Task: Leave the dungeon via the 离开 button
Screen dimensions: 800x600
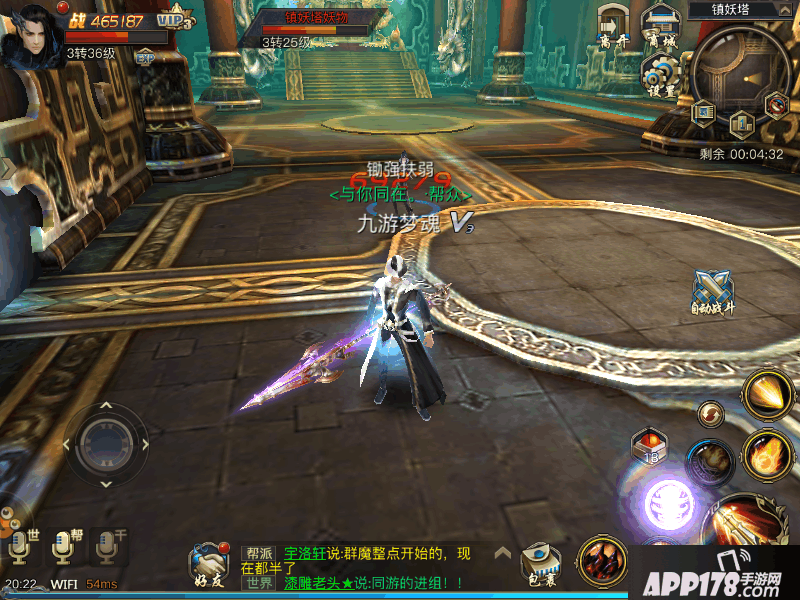Action: point(613,26)
